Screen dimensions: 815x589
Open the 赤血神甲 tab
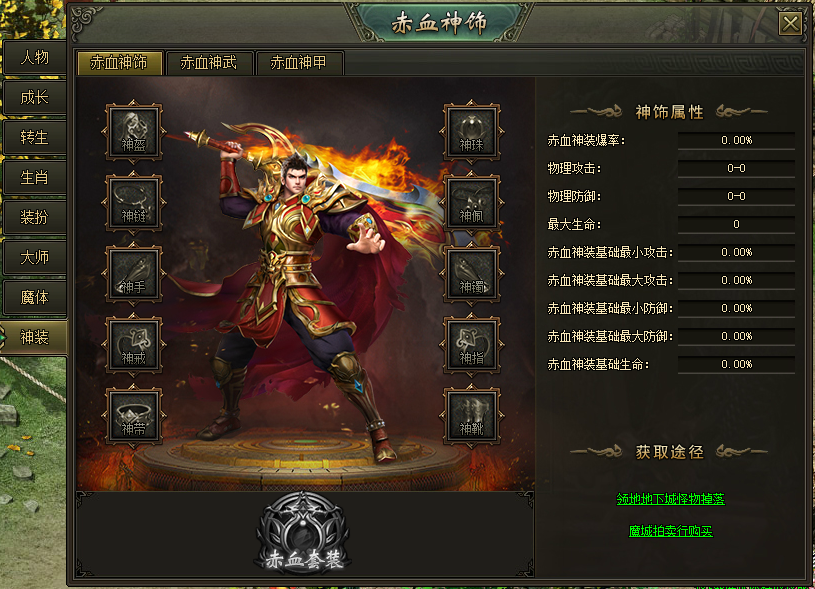[300, 63]
